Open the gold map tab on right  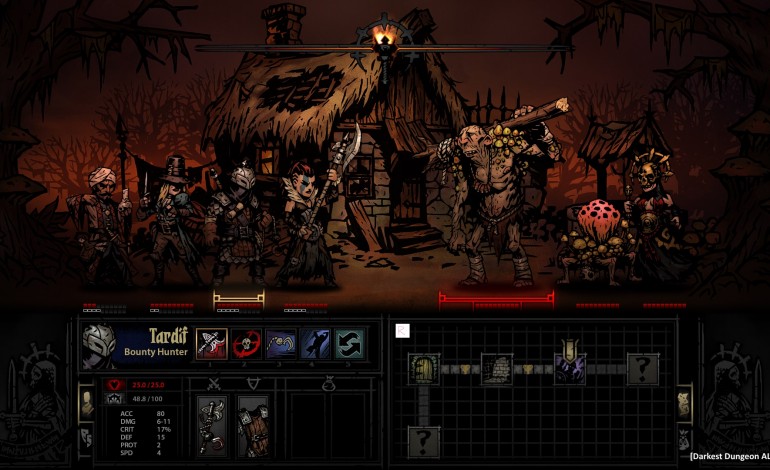[x=684, y=403]
